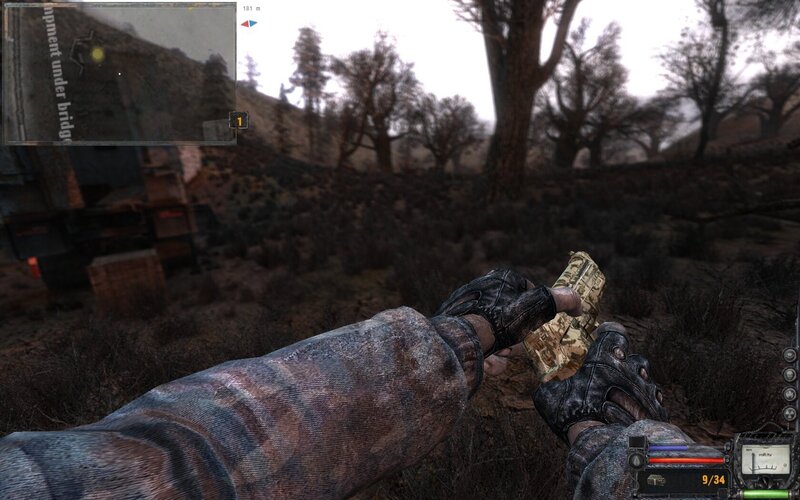Click the contacts counter showing 1
The height and width of the screenshot is (500, 800).
(x=239, y=121)
